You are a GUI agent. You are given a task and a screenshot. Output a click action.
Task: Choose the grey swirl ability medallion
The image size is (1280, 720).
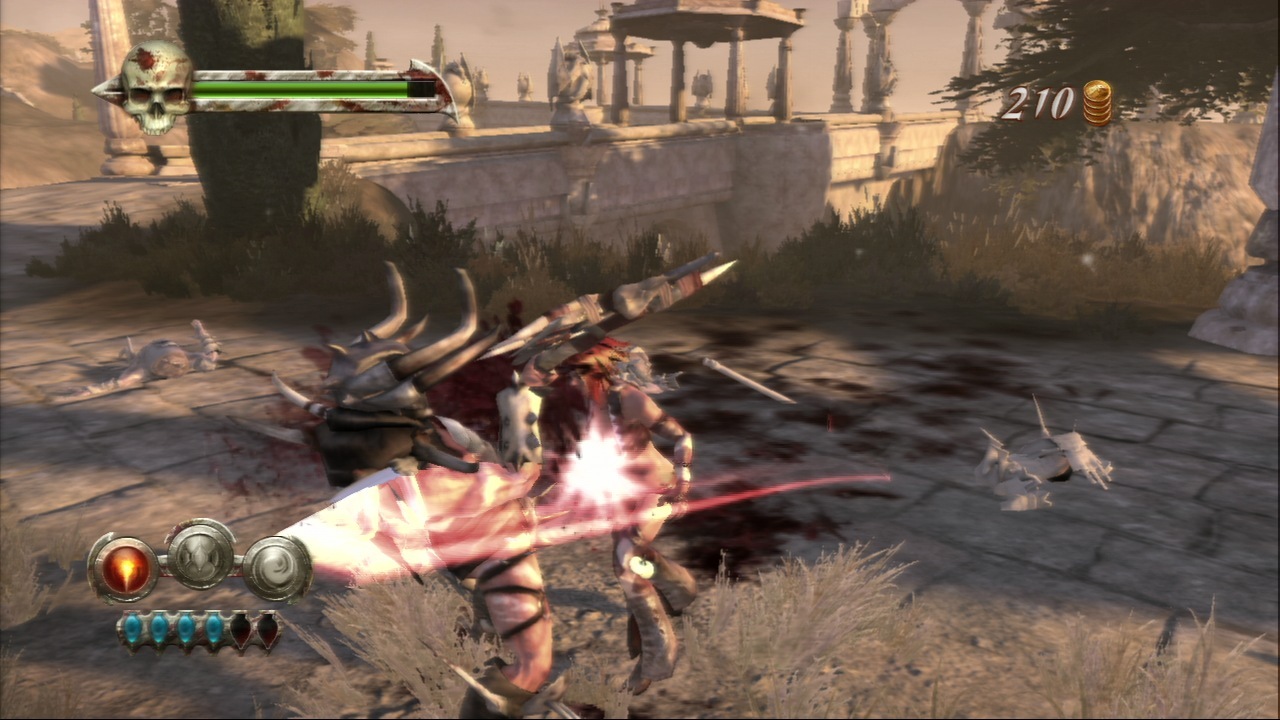pos(276,569)
